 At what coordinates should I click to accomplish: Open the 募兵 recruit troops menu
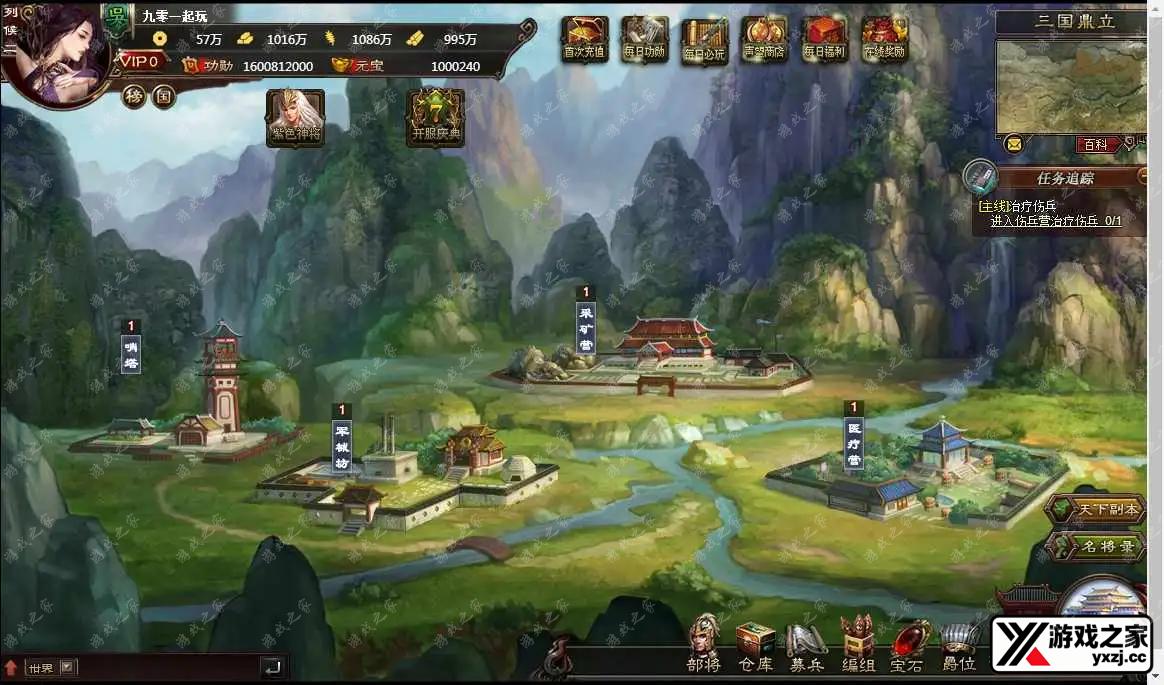pyautogui.click(x=806, y=643)
